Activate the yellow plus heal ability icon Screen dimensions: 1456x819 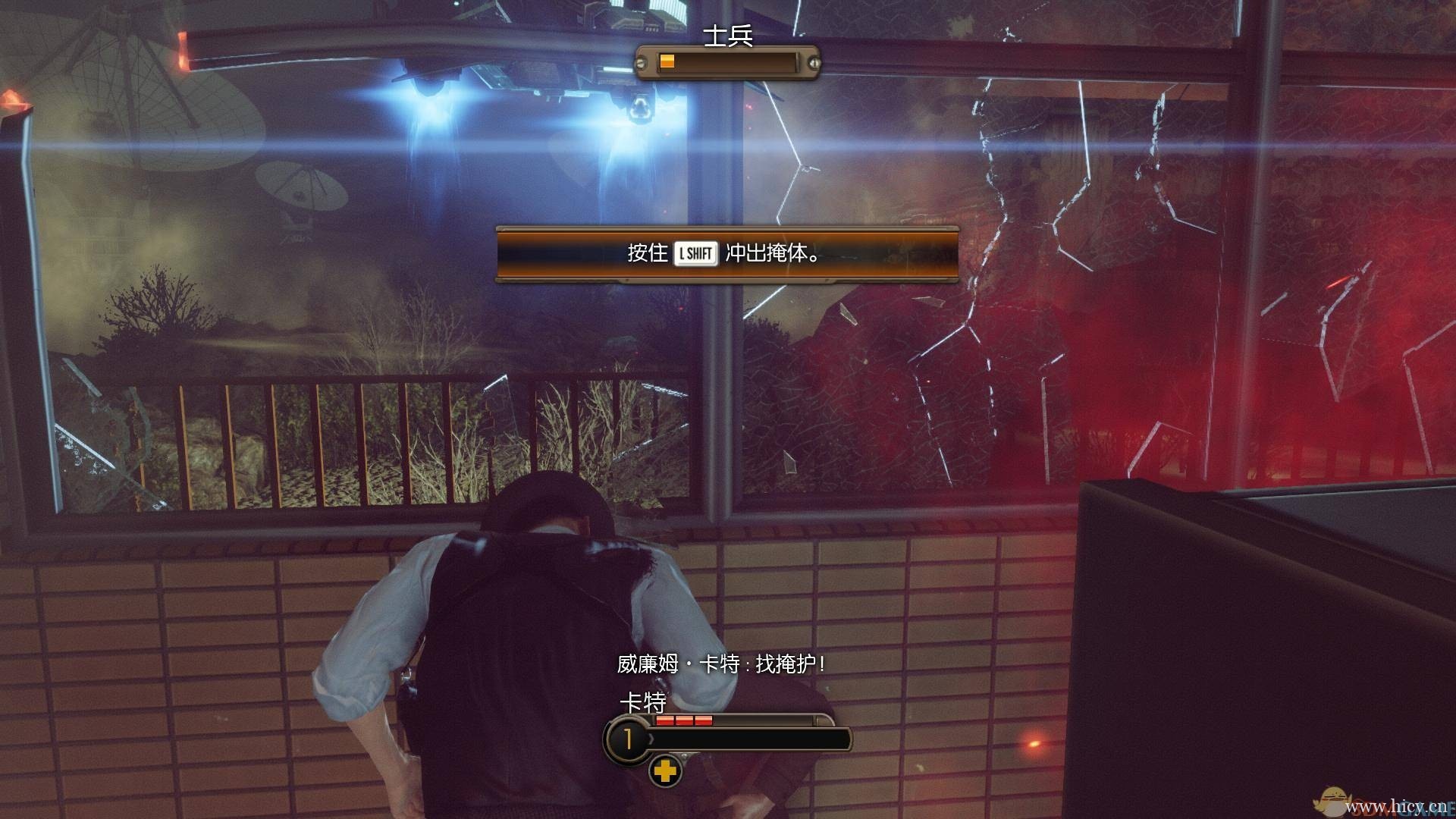click(x=665, y=772)
